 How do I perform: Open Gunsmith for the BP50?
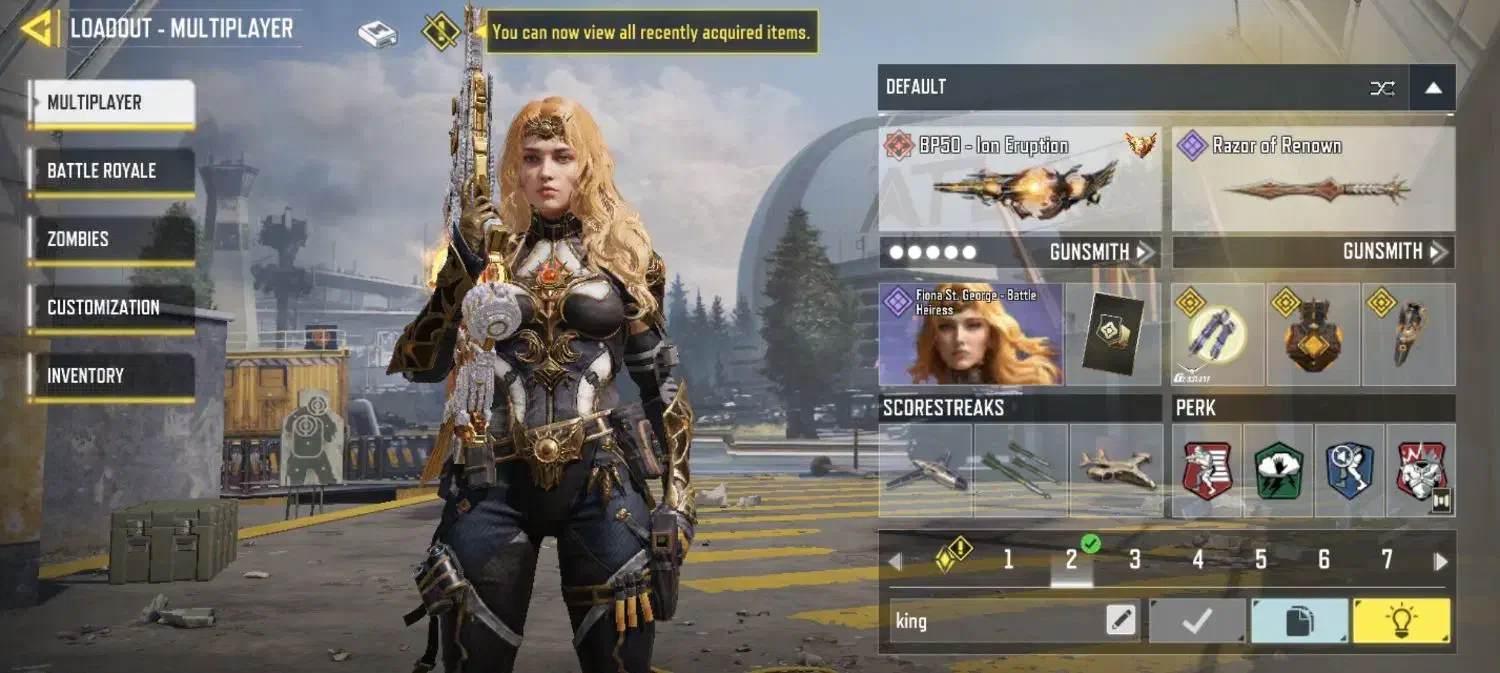tap(1101, 252)
